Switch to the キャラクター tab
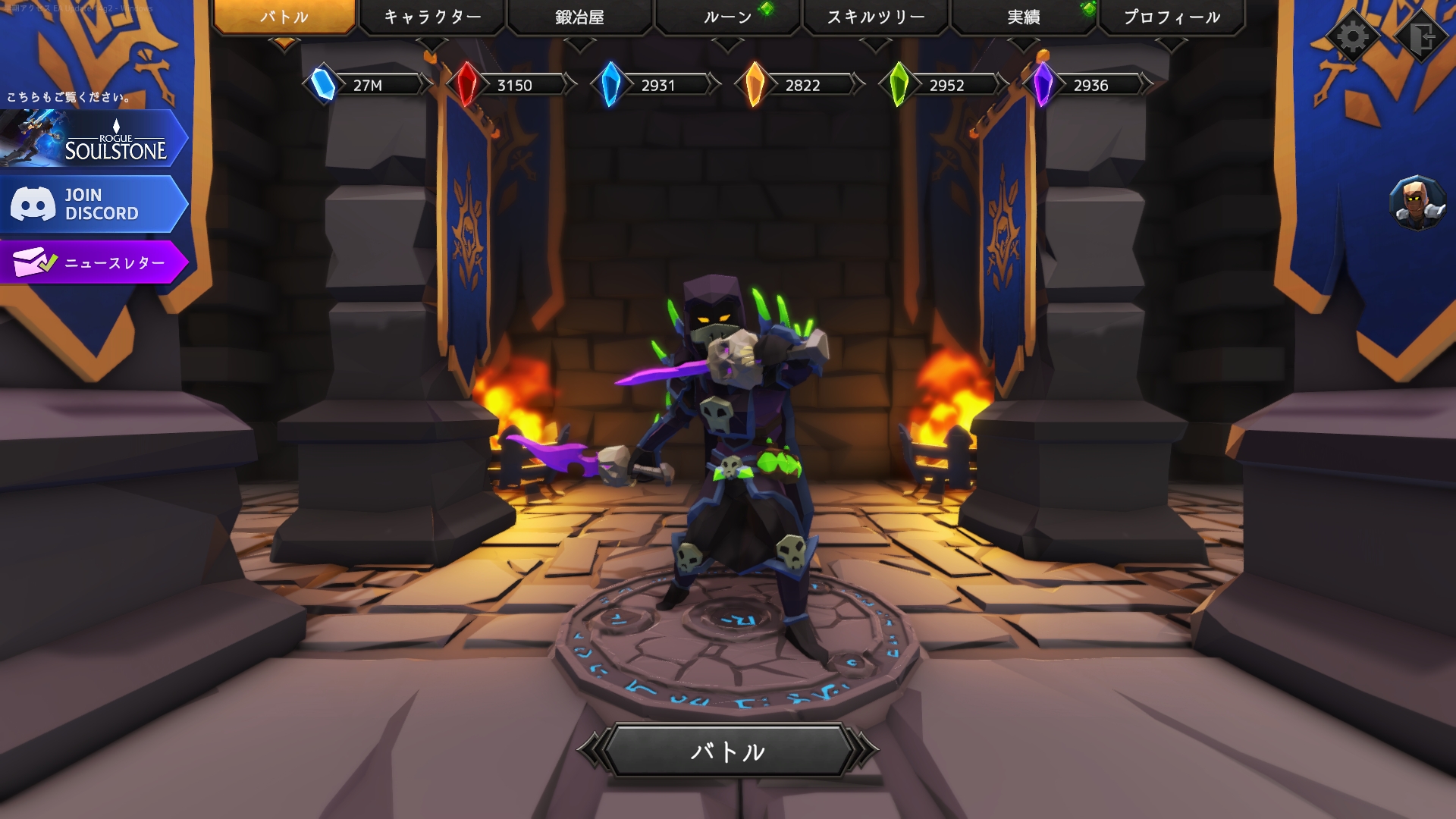The image size is (1456, 819). [x=432, y=14]
